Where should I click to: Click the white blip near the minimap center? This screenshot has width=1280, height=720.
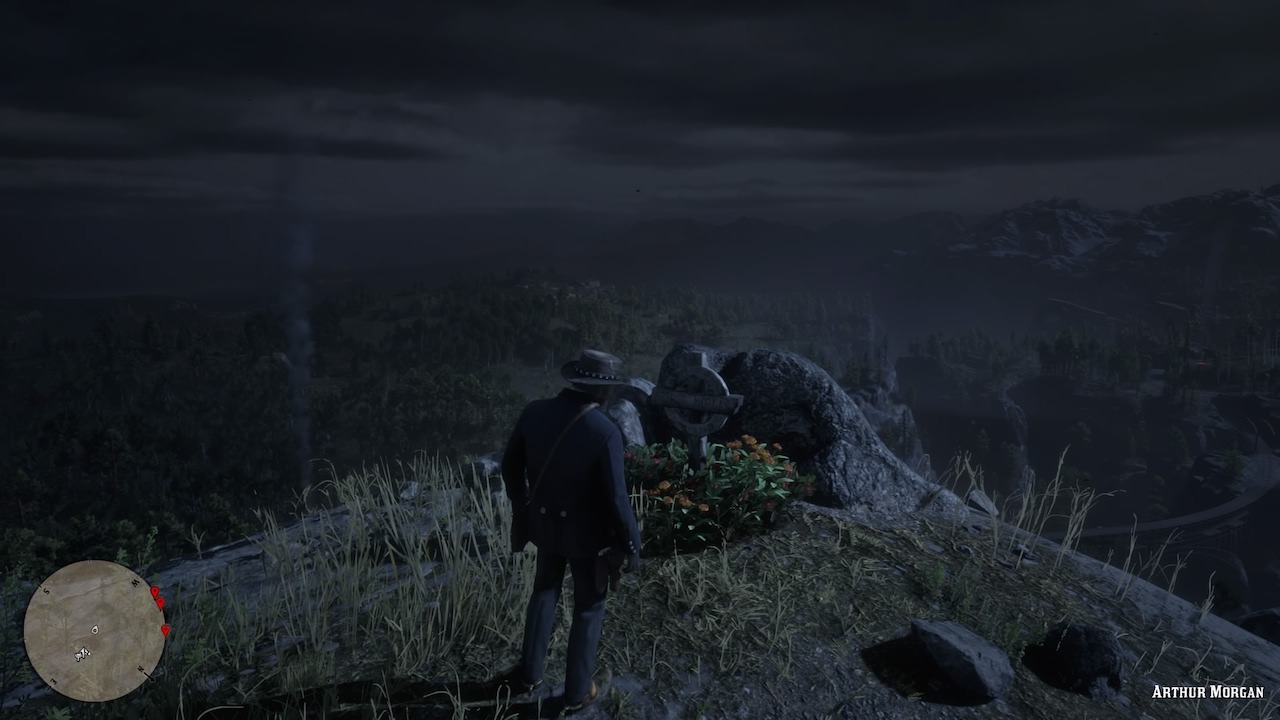[95, 630]
